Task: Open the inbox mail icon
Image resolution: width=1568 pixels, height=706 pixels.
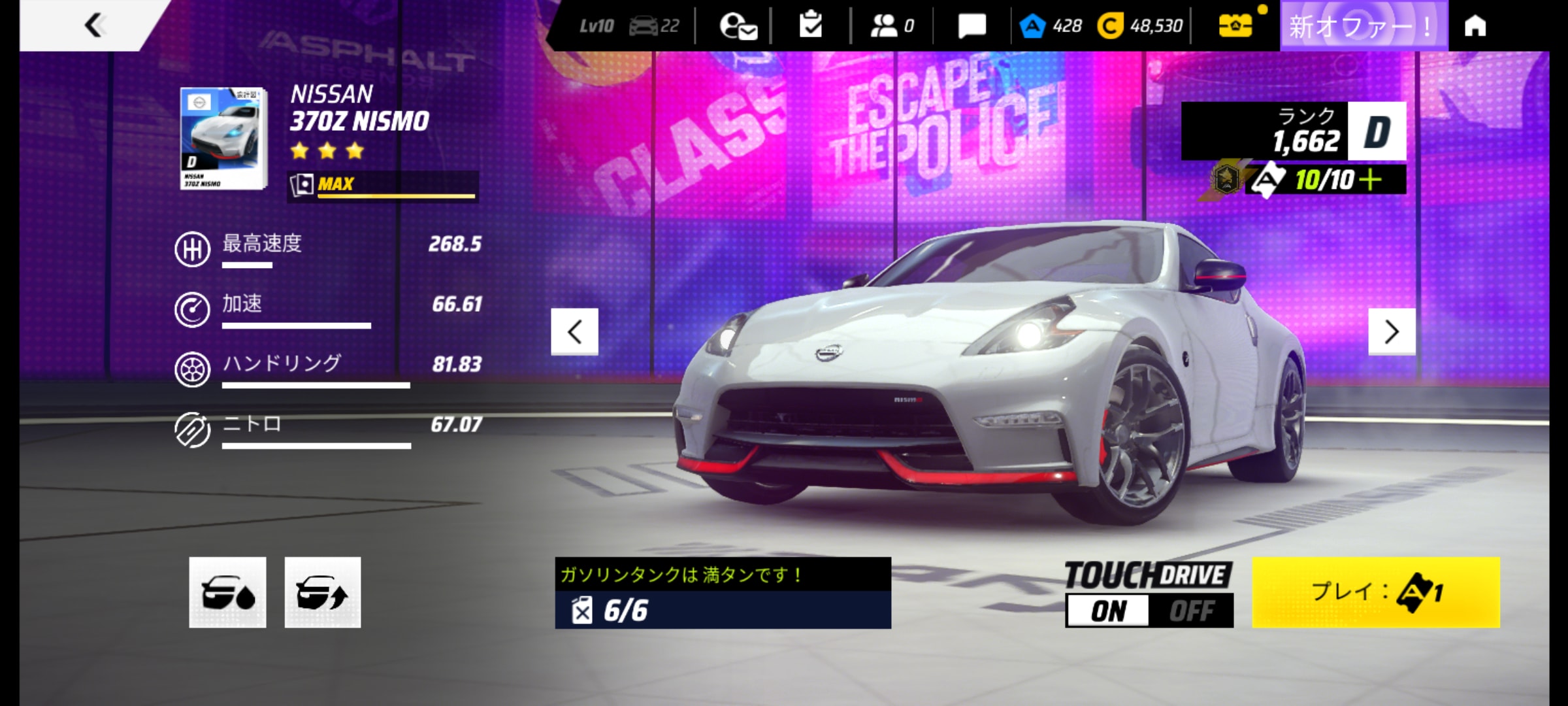Action: [x=738, y=26]
